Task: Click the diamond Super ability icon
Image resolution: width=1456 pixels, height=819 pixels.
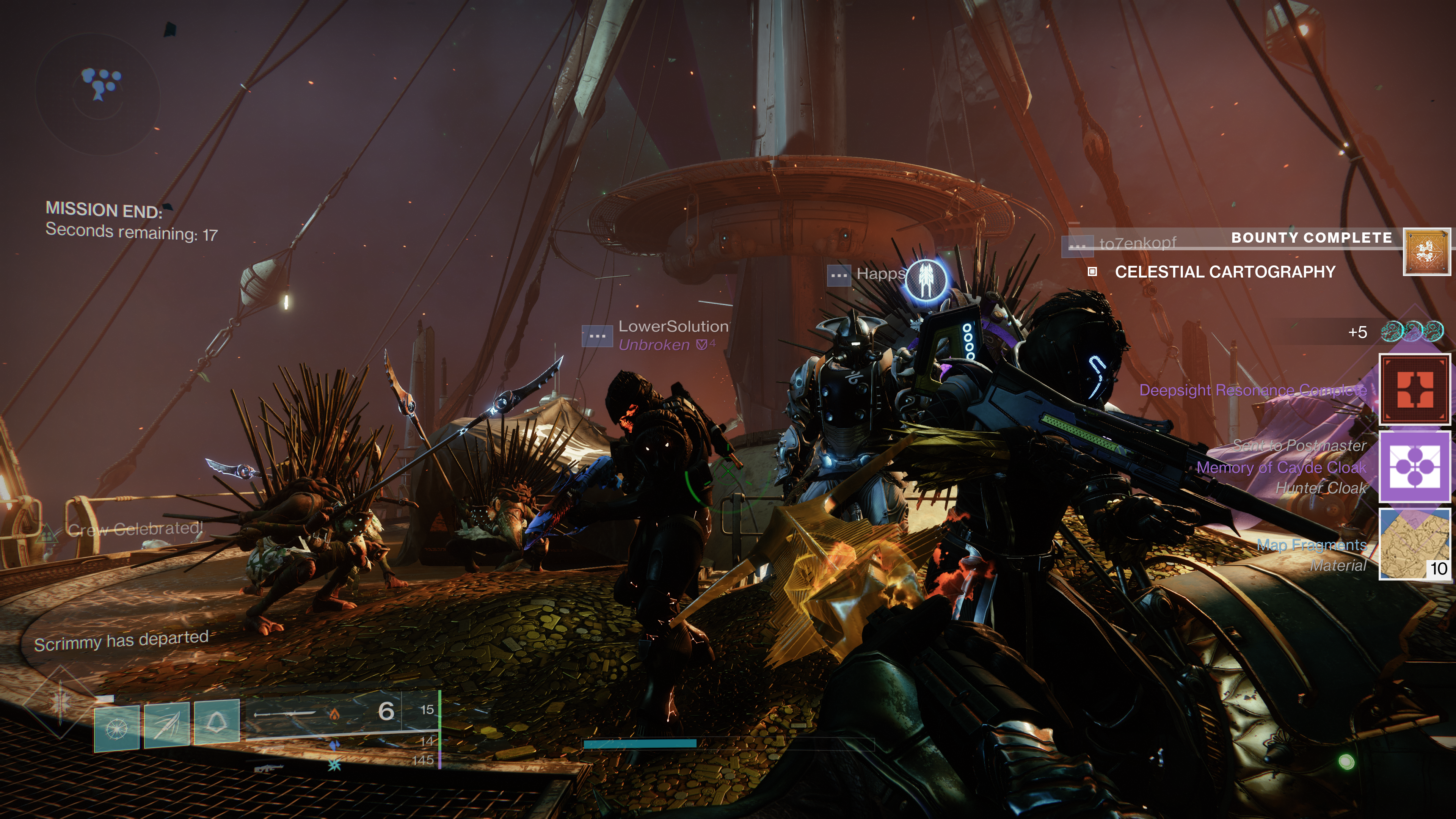Action: pos(60,702)
